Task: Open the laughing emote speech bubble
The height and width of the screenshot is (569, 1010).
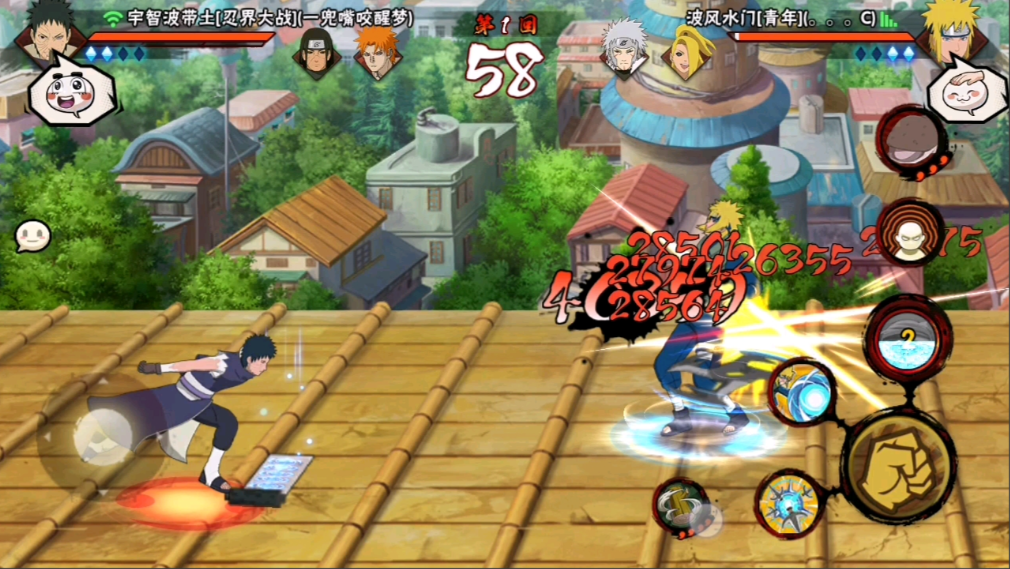Action: tap(68, 92)
